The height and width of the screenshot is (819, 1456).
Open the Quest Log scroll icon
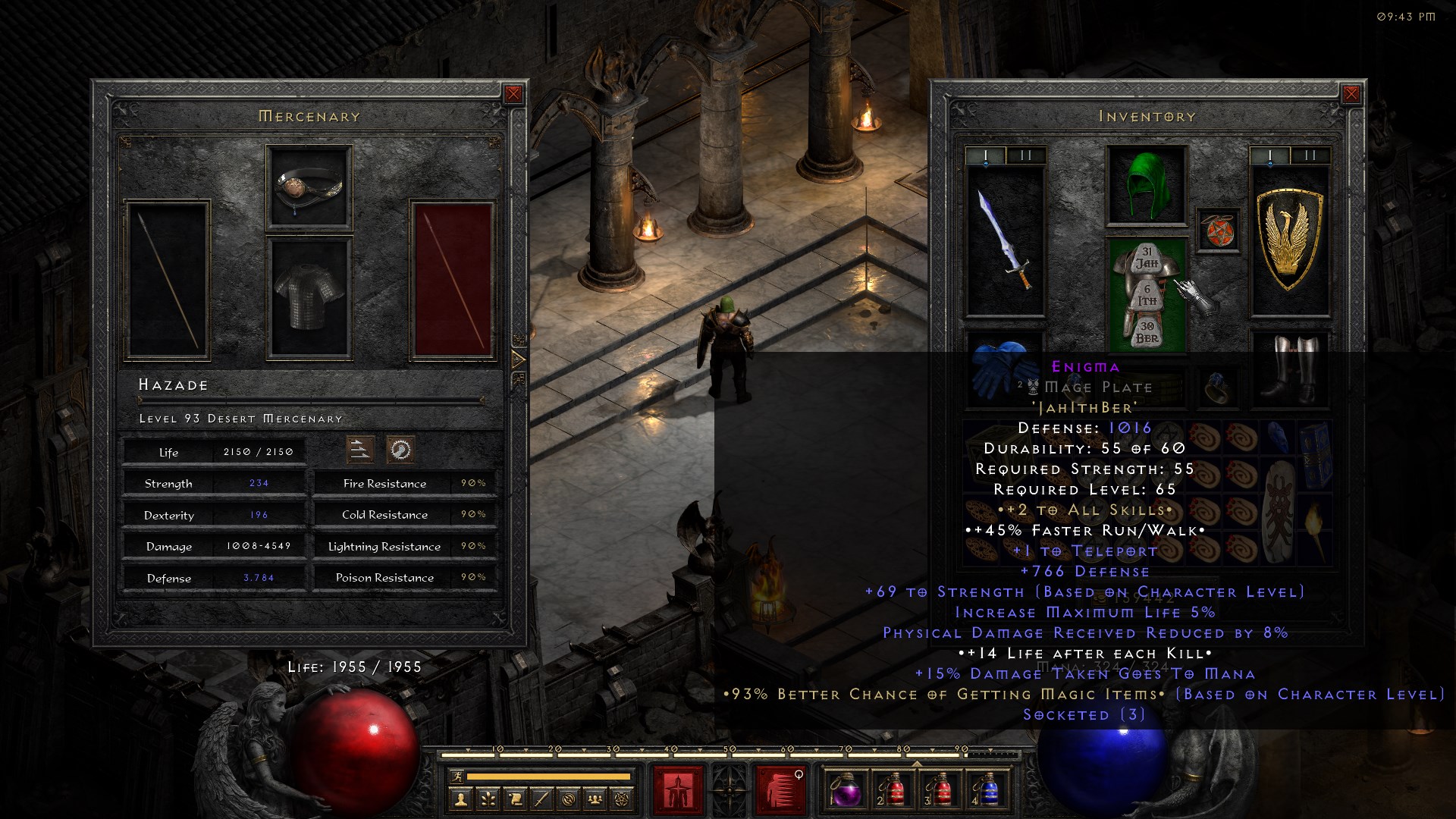point(516,799)
